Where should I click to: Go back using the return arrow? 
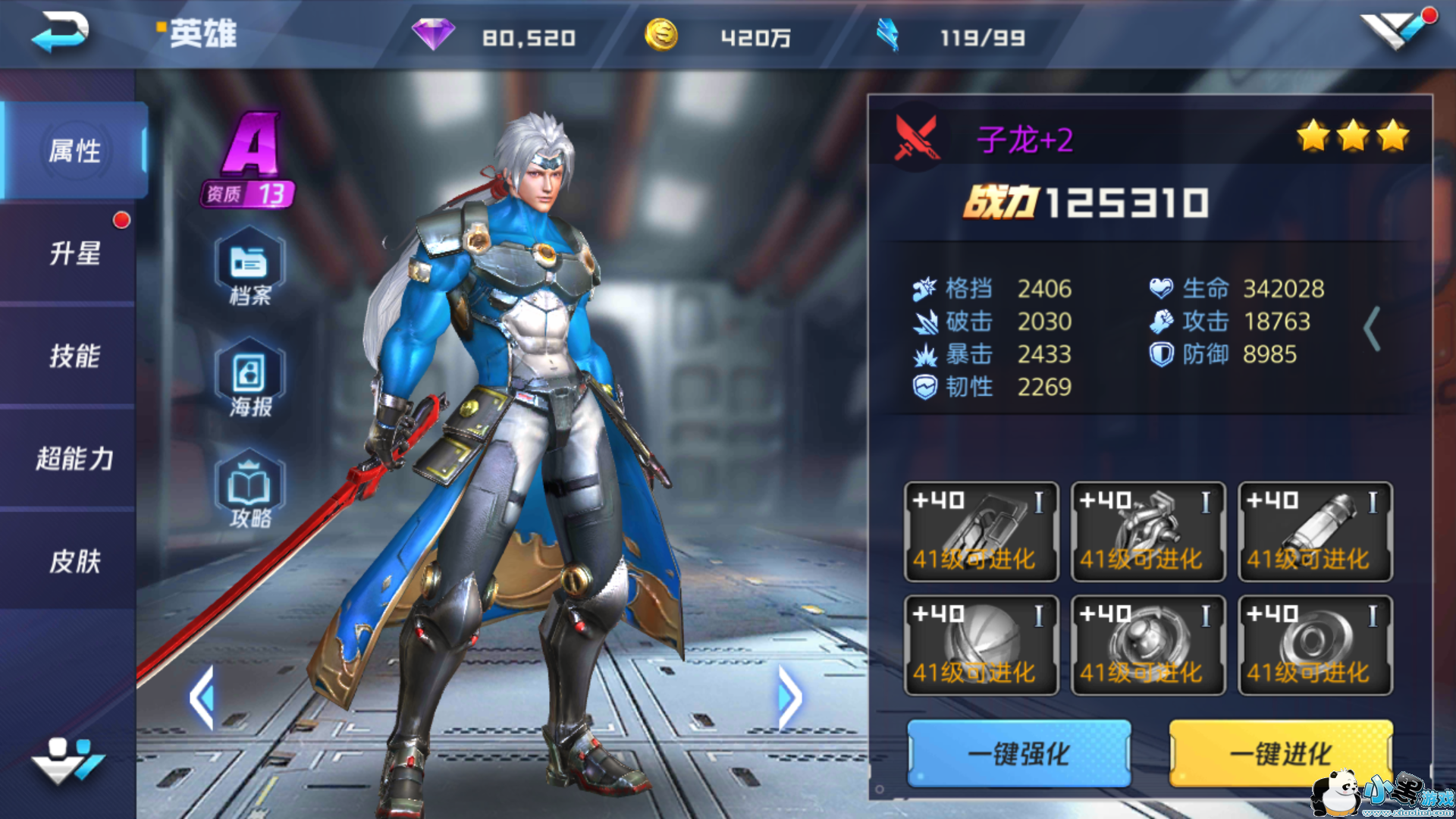point(61,33)
